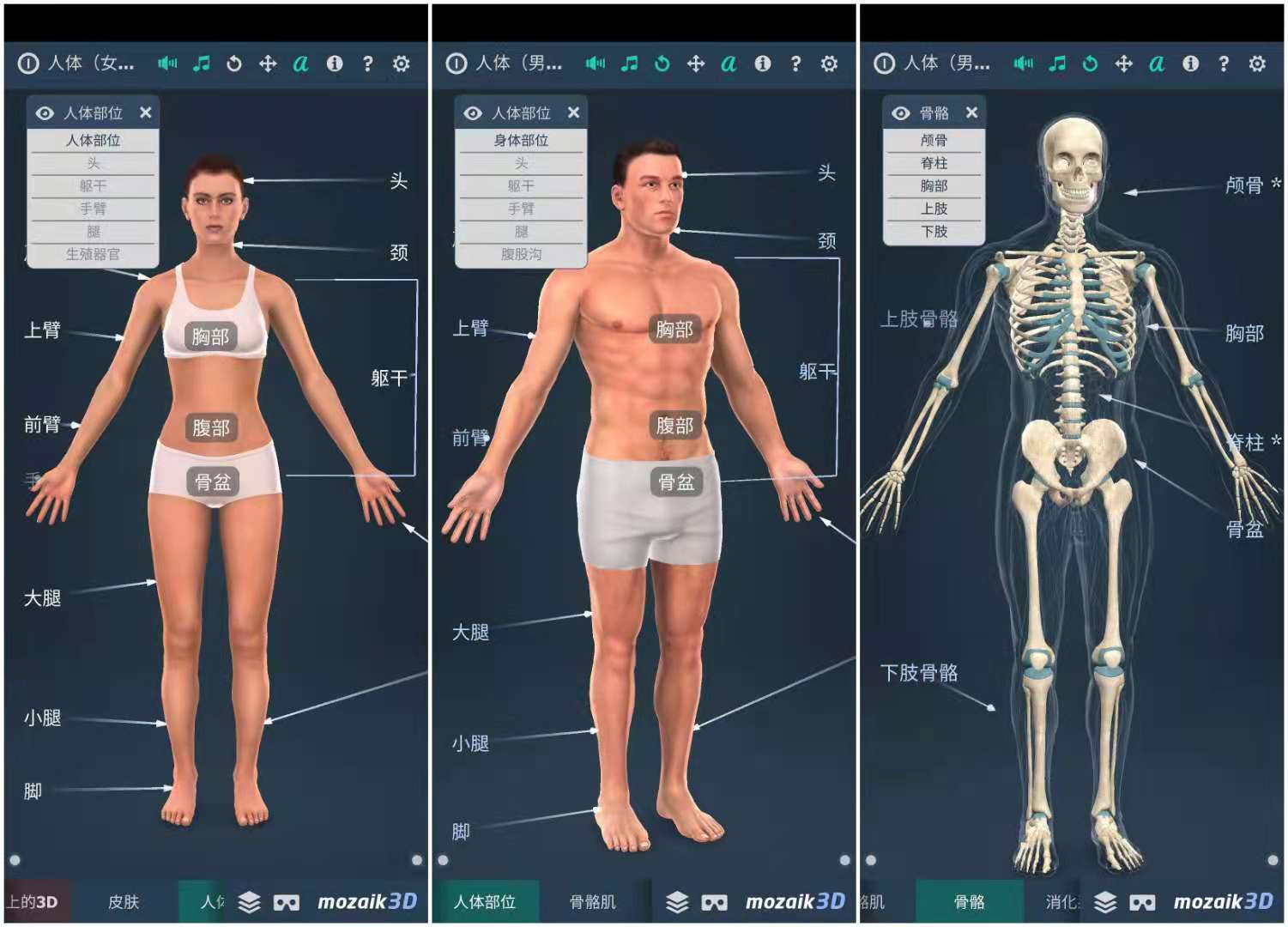Select 颅骨 in the skeleton list
Screen dimensions: 1288x927
[934, 141]
